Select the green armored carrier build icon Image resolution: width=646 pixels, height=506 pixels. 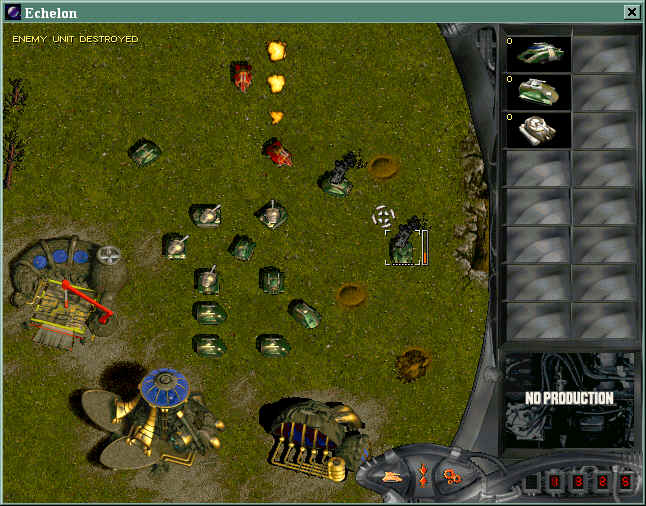(538, 92)
